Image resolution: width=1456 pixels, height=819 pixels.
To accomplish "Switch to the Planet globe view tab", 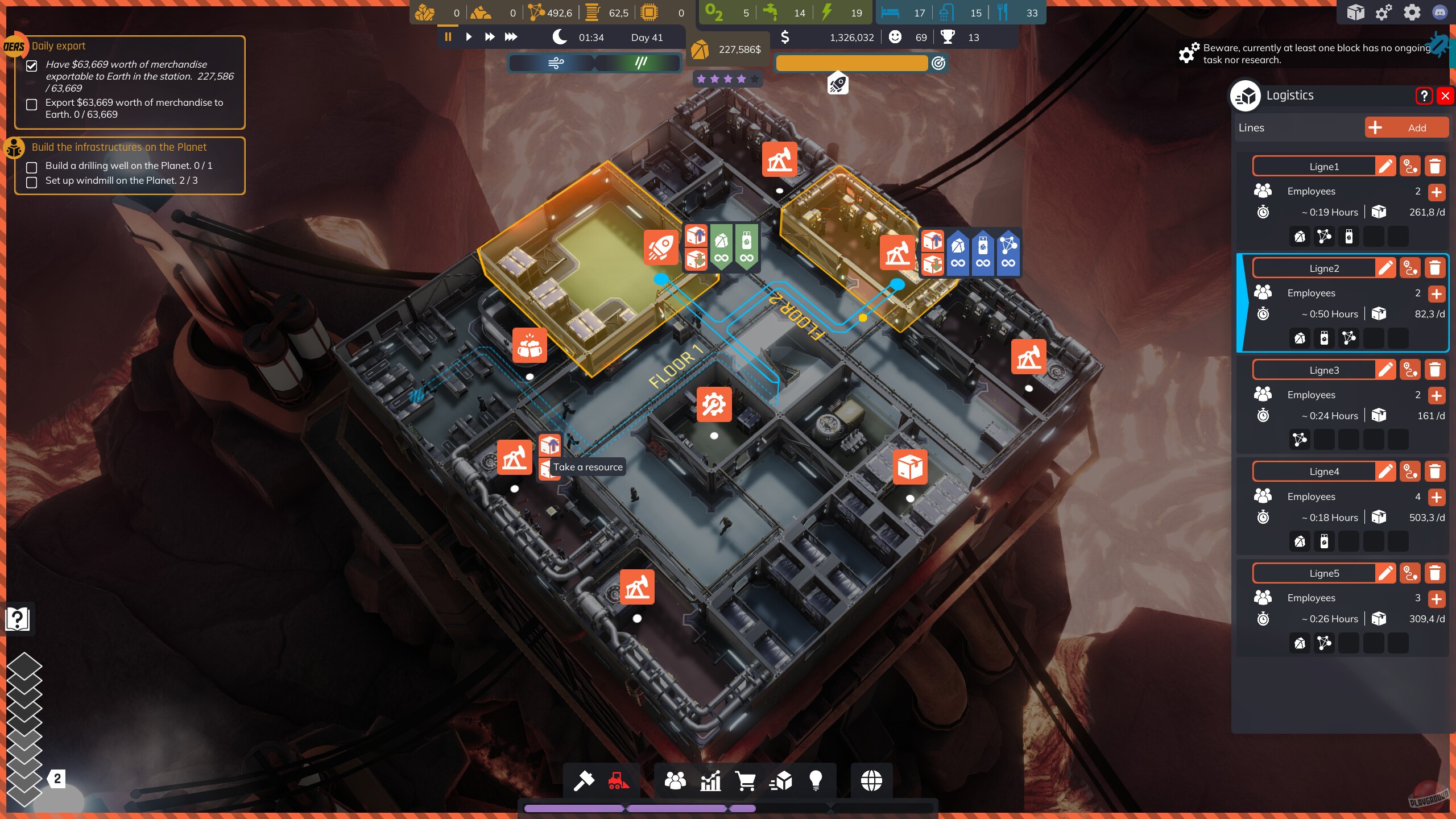I will point(871,780).
